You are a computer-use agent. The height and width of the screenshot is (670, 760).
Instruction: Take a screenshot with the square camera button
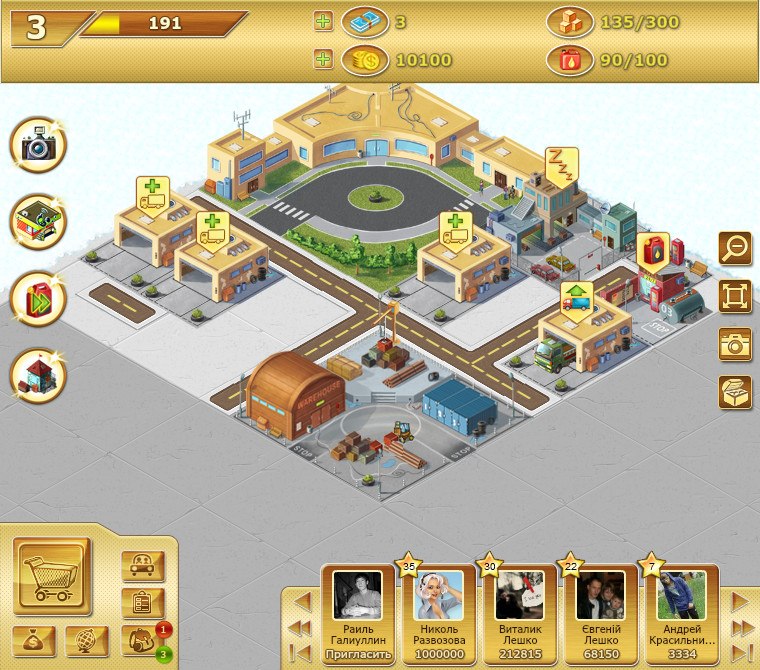tap(735, 344)
